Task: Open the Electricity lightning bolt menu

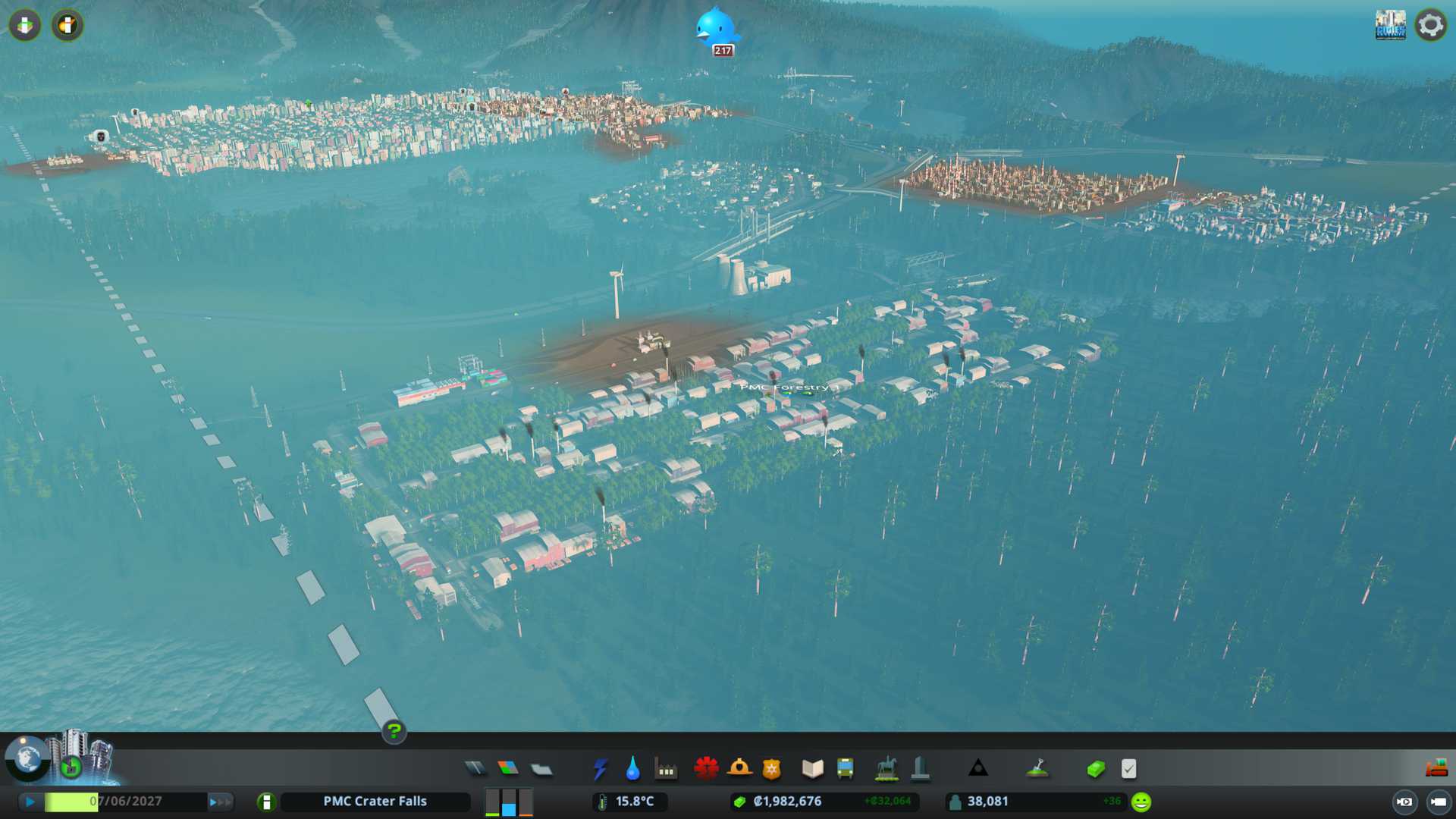Action: click(x=601, y=769)
